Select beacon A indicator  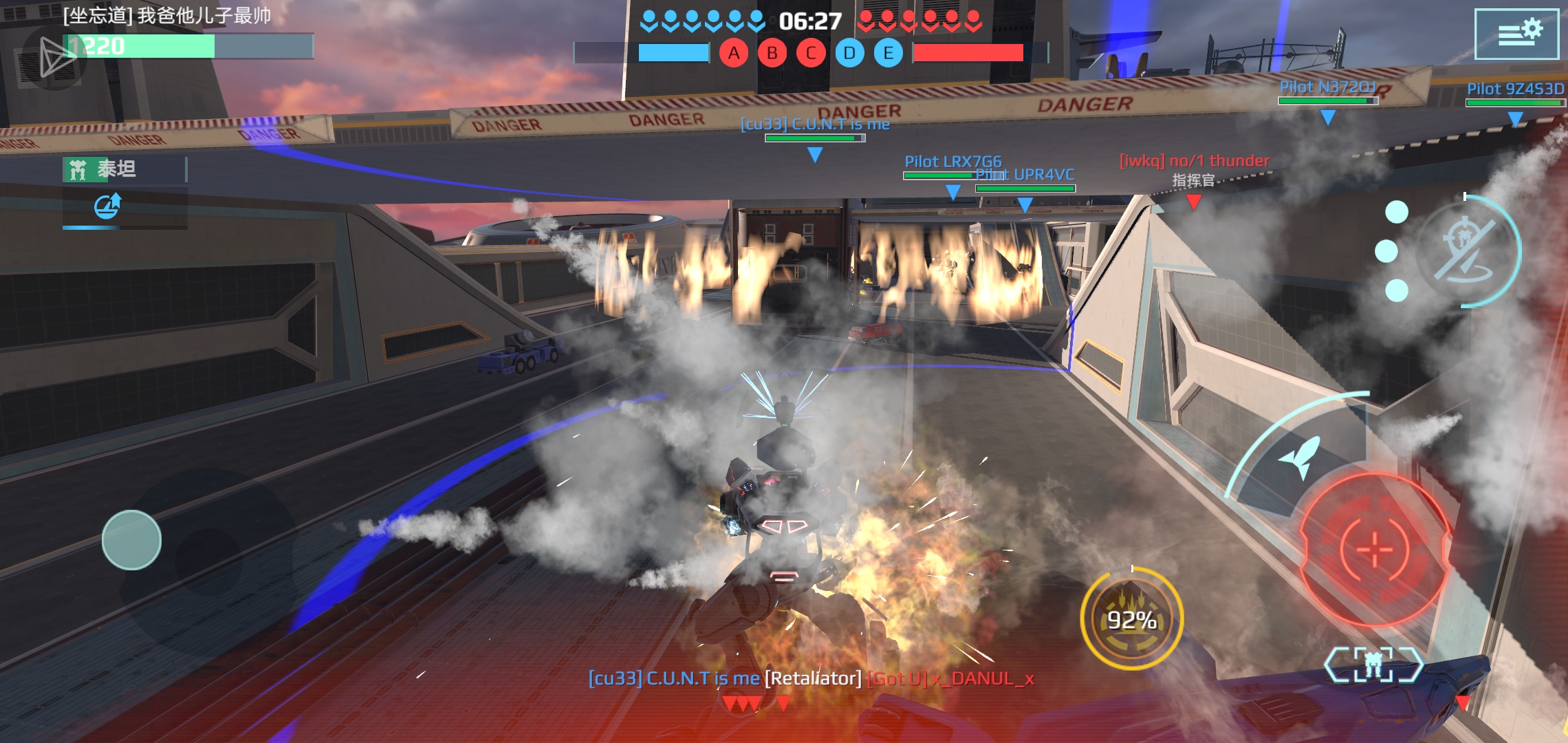point(734,53)
